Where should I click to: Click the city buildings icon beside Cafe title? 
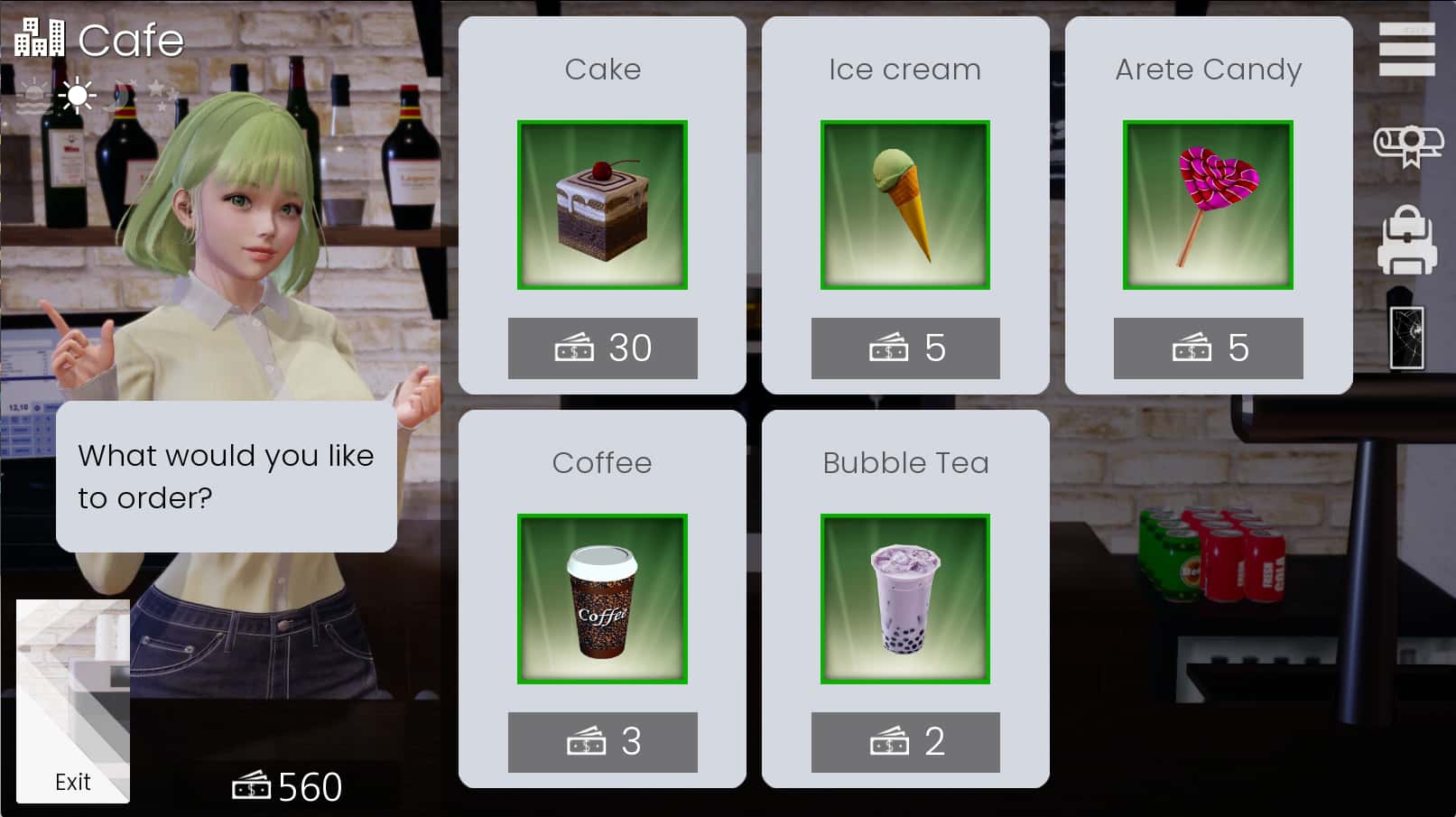[41, 36]
